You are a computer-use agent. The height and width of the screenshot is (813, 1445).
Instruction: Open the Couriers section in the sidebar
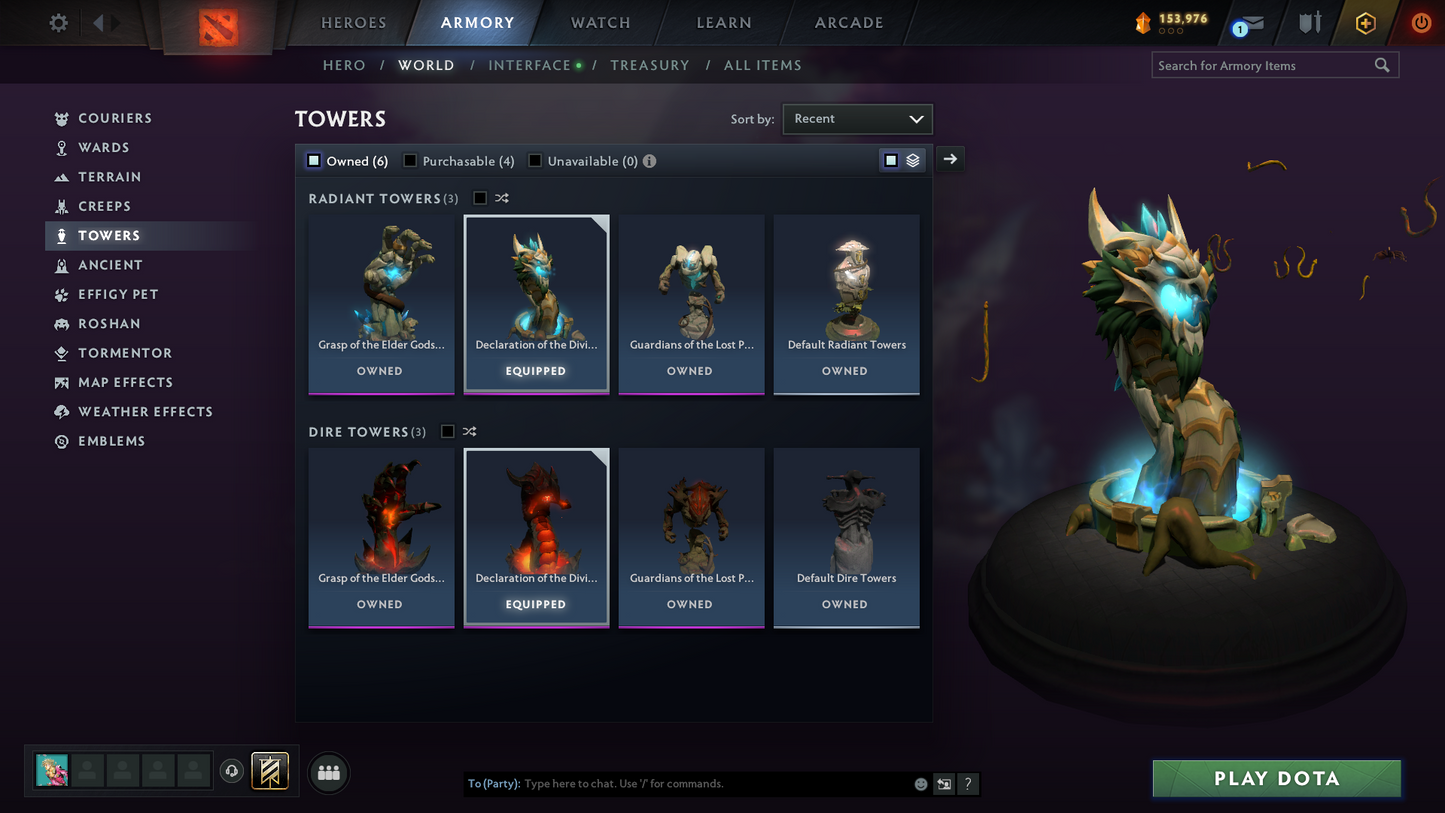click(115, 118)
